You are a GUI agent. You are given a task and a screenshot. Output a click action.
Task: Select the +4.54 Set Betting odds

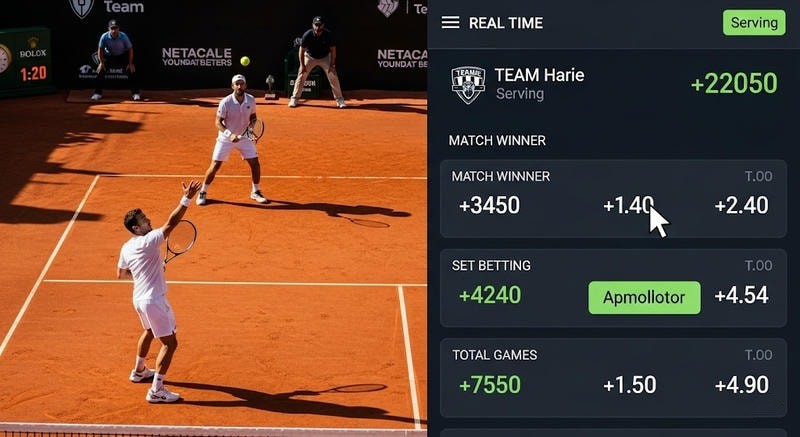741,296
